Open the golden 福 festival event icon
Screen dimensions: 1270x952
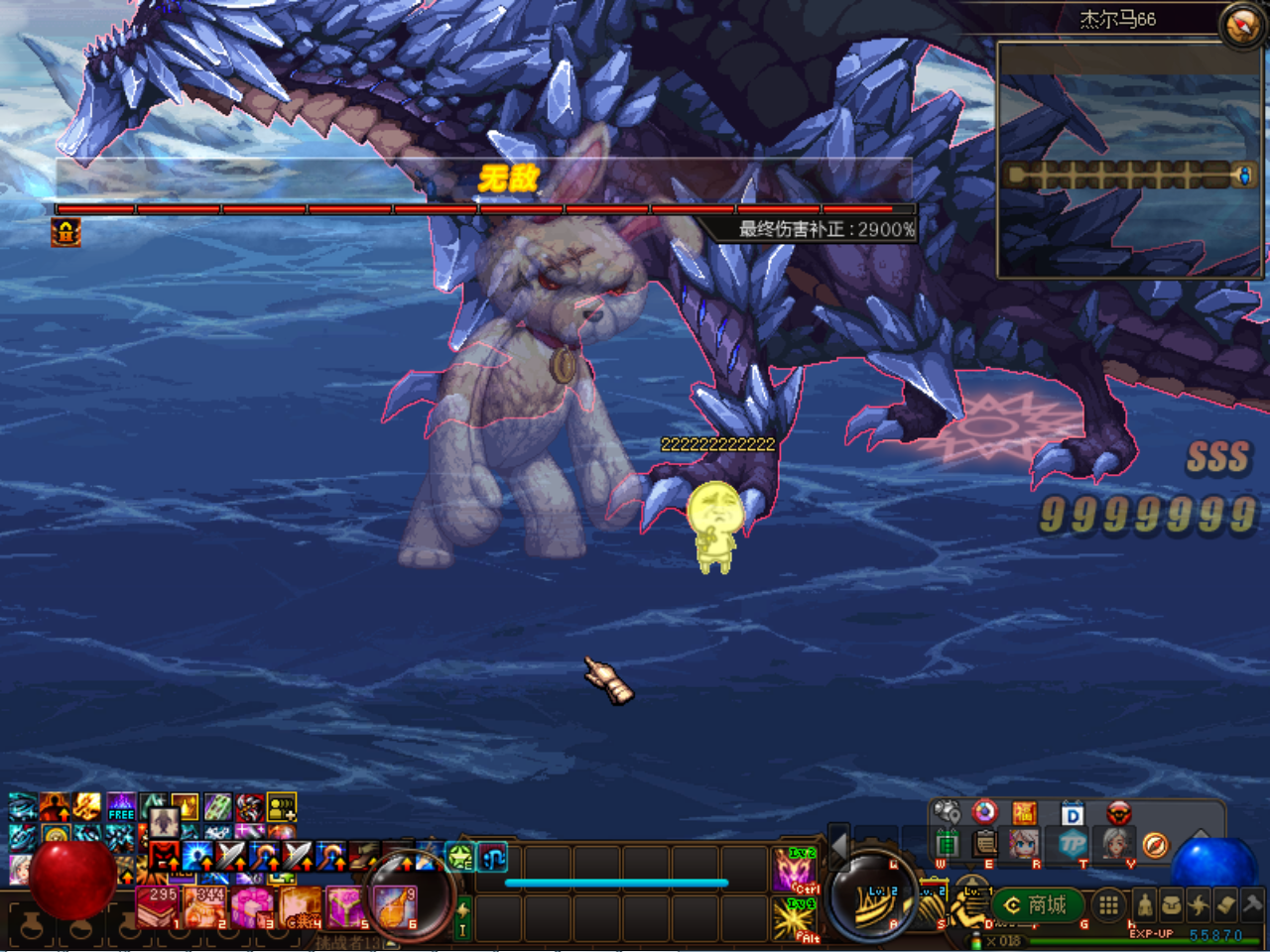click(1026, 812)
